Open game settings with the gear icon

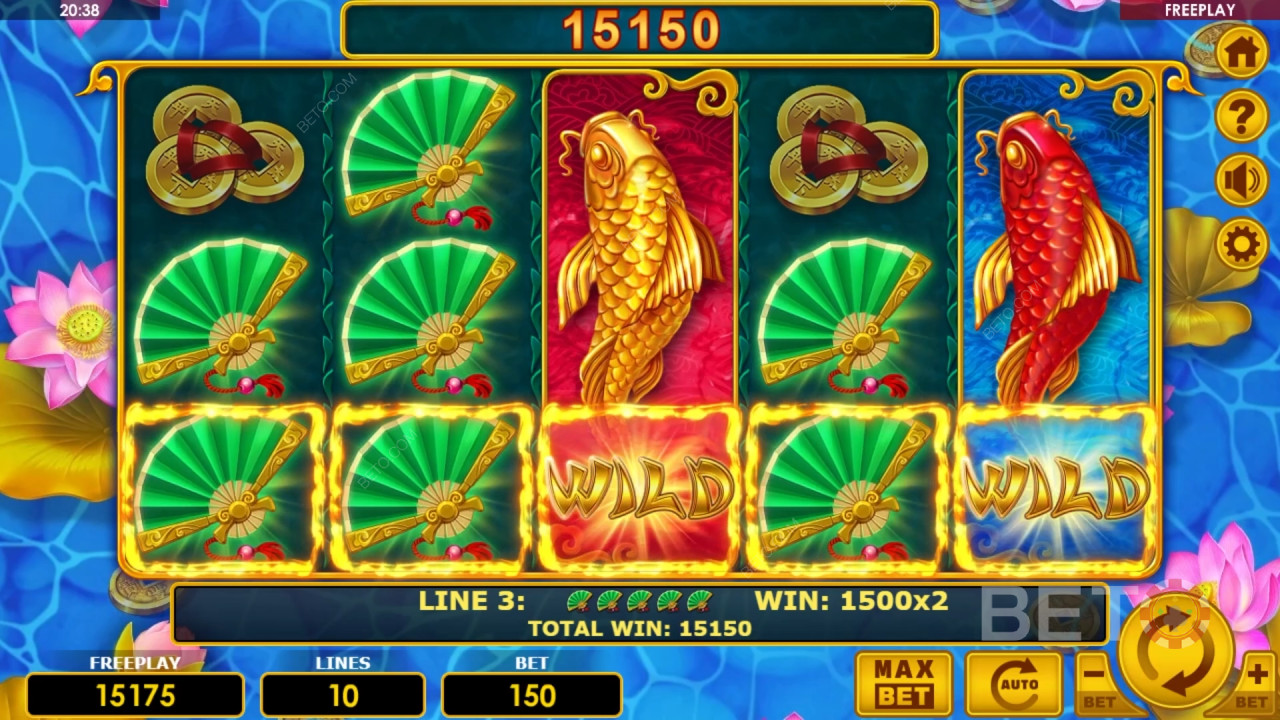(1240, 240)
